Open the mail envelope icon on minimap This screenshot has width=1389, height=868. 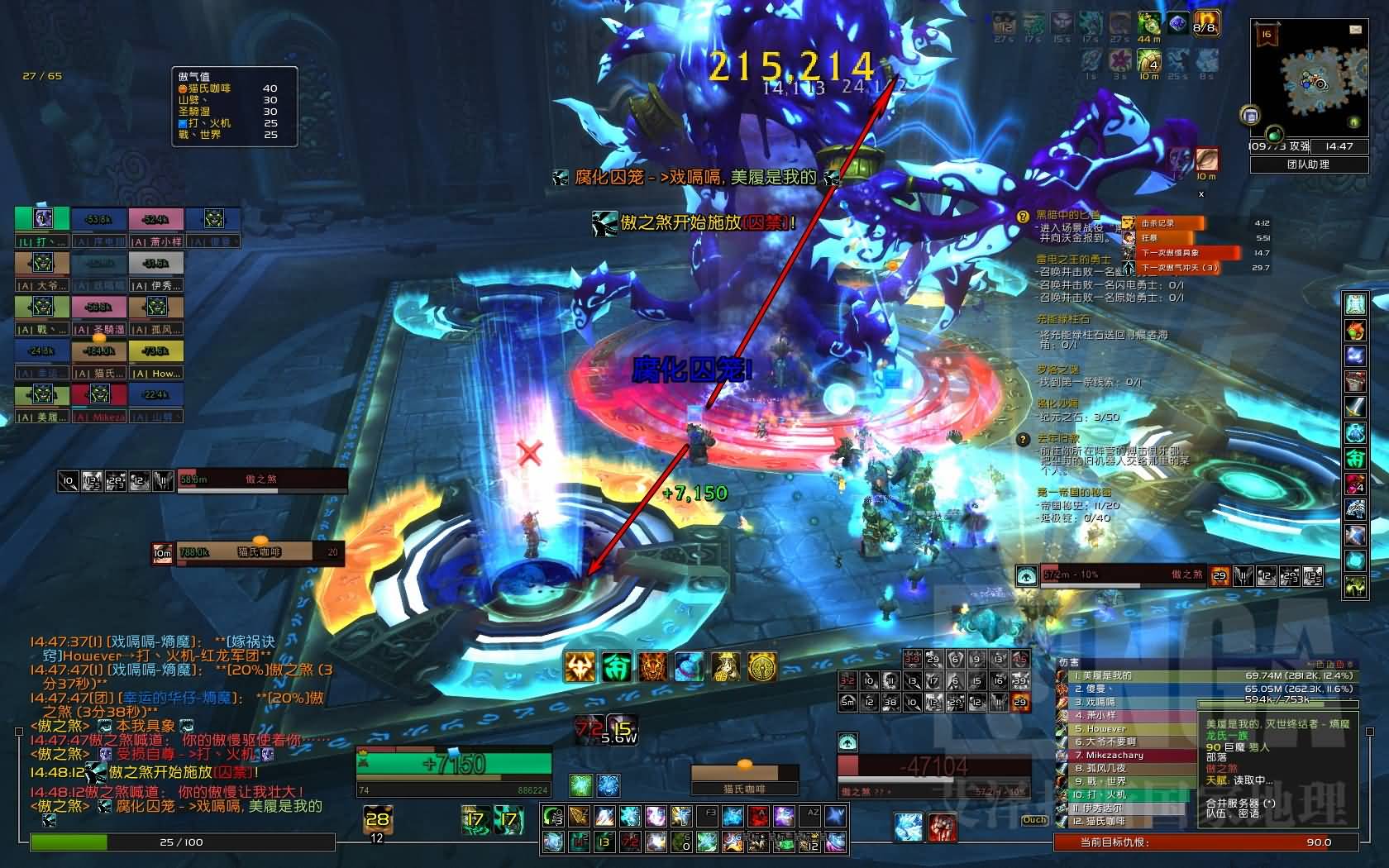[x=1356, y=30]
